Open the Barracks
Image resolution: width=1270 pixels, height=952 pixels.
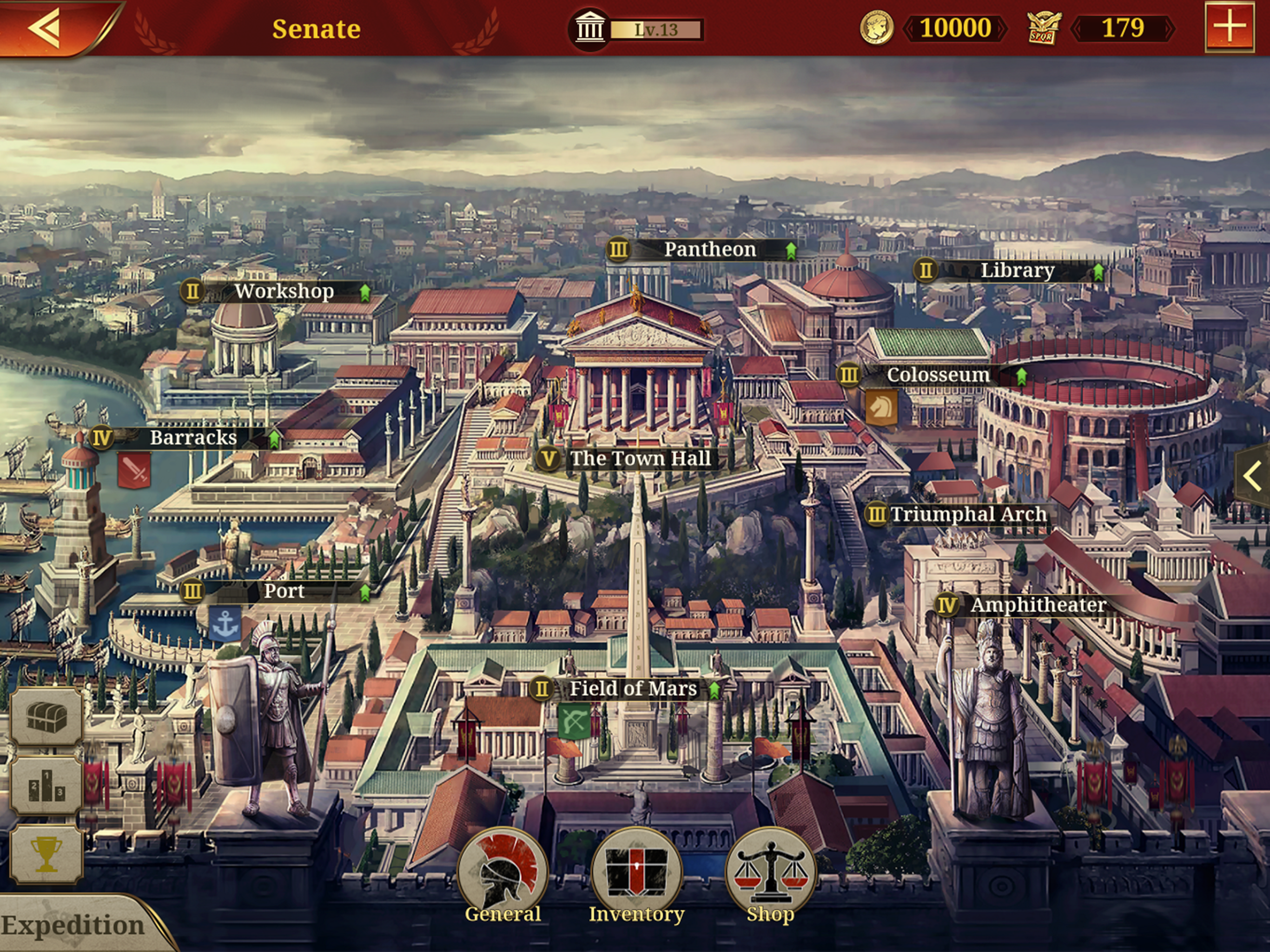coord(193,438)
